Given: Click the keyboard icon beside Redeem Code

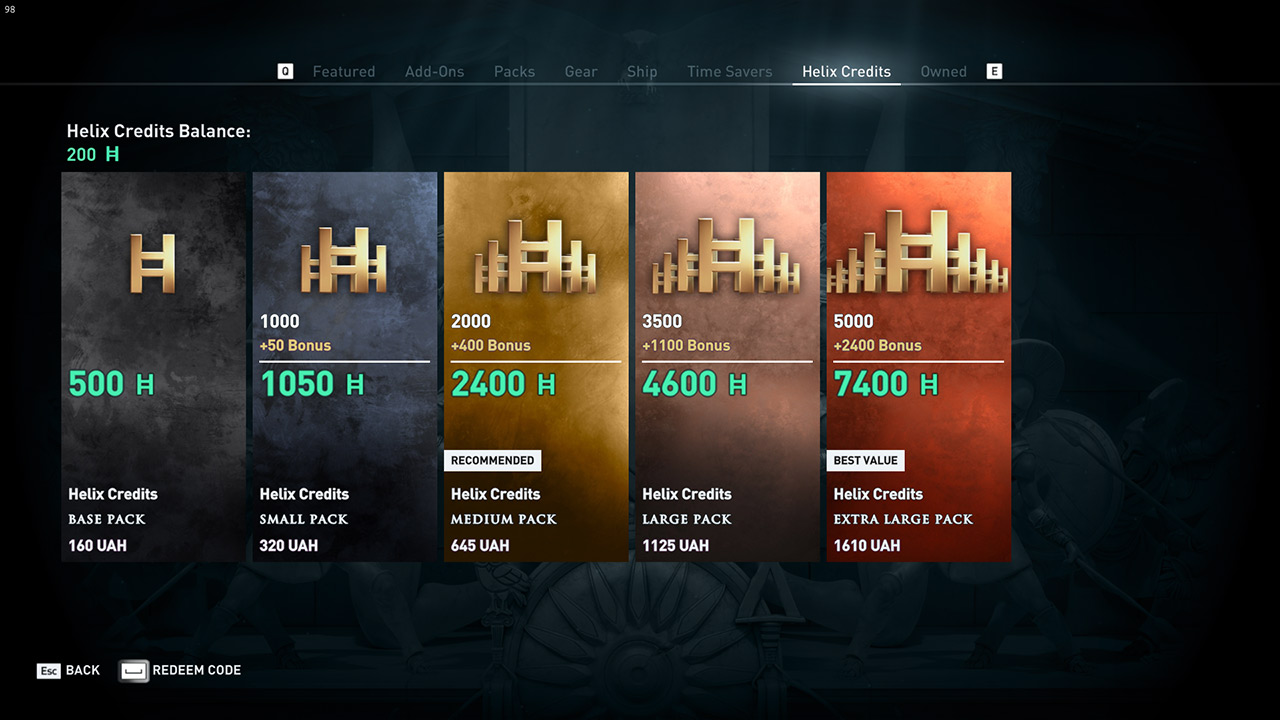Looking at the screenshot, I should 133,670.
